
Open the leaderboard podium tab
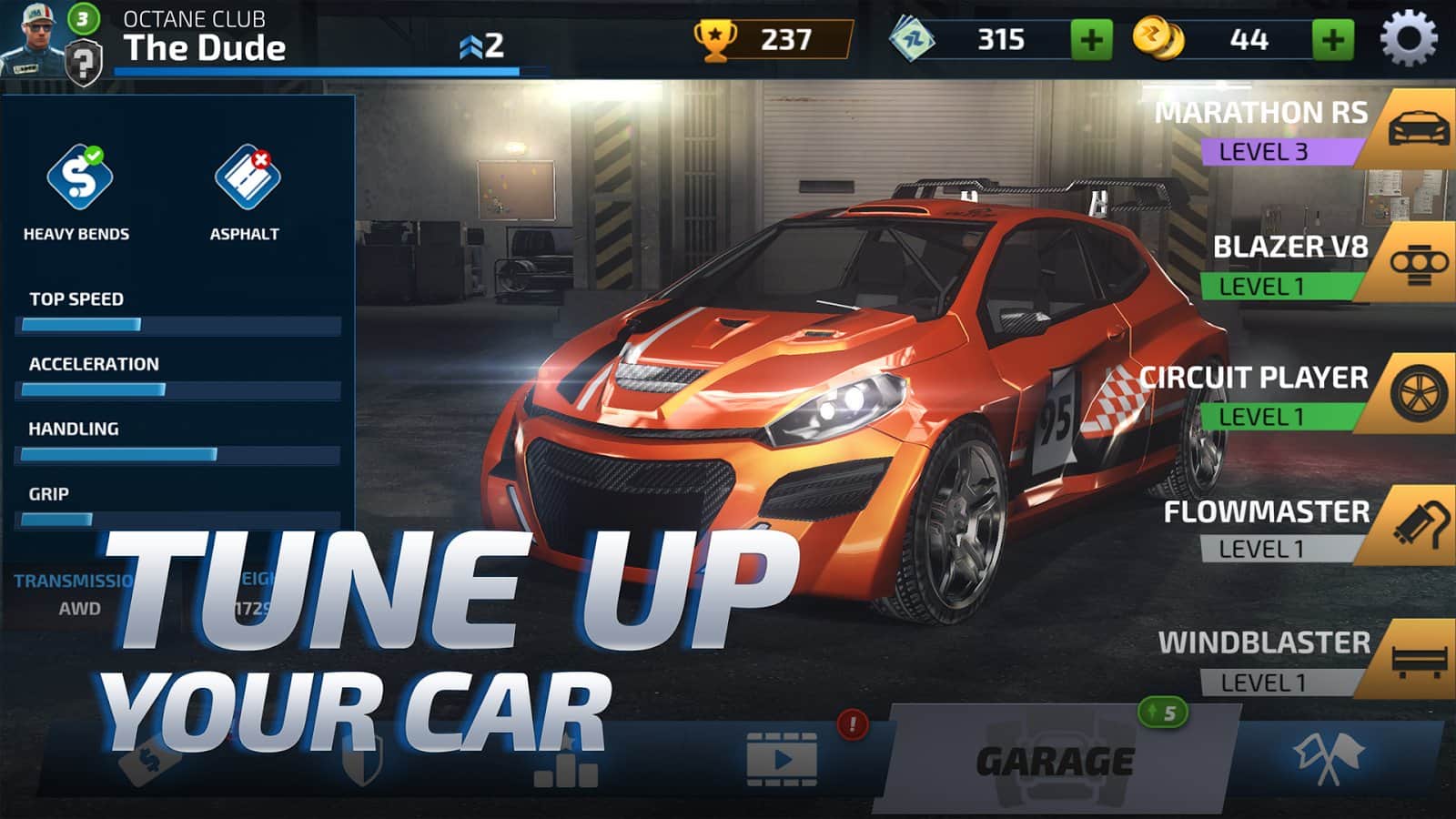(x=566, y=764)
